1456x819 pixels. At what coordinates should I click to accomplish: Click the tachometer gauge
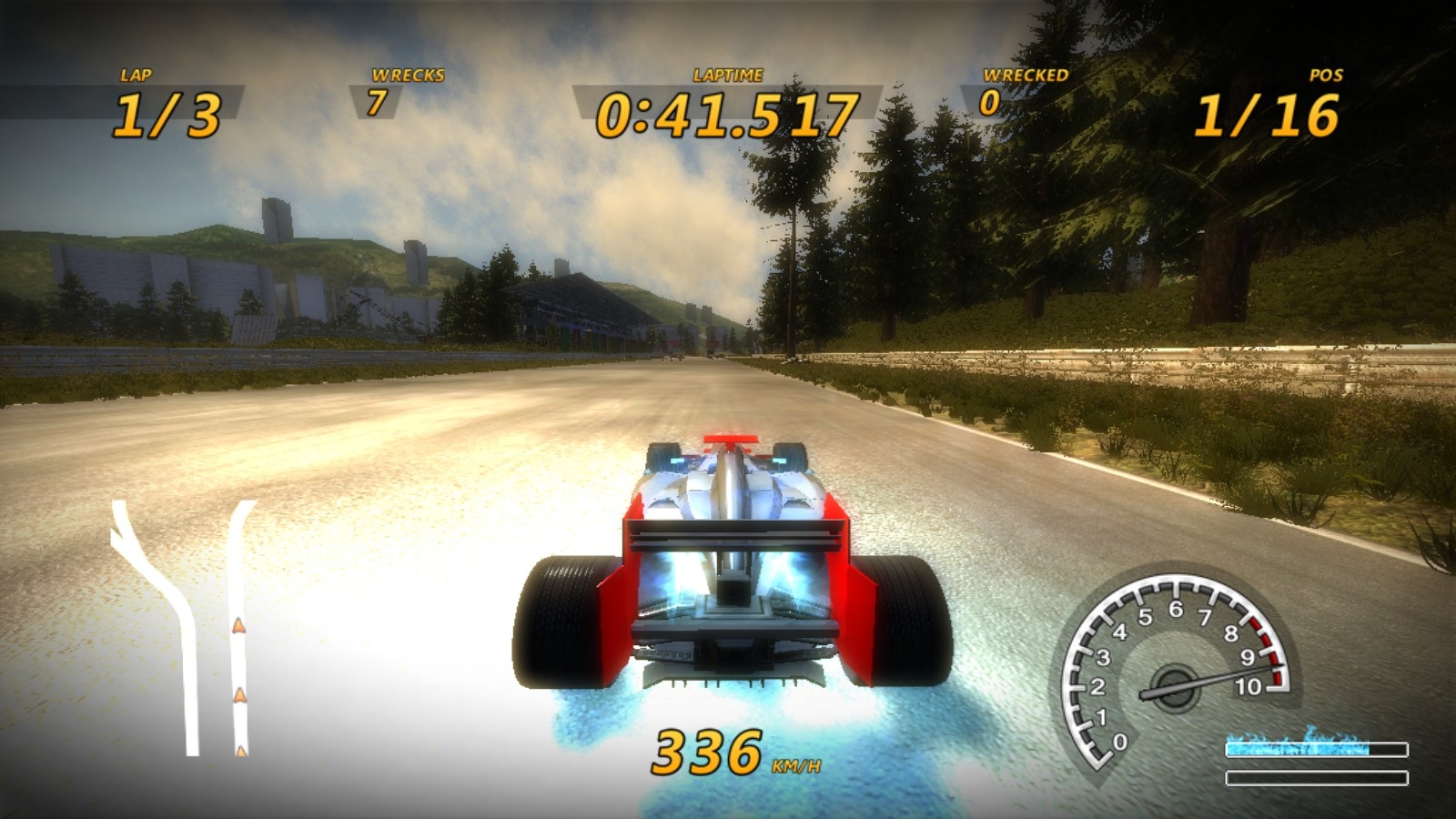(x=1176, y=669)
